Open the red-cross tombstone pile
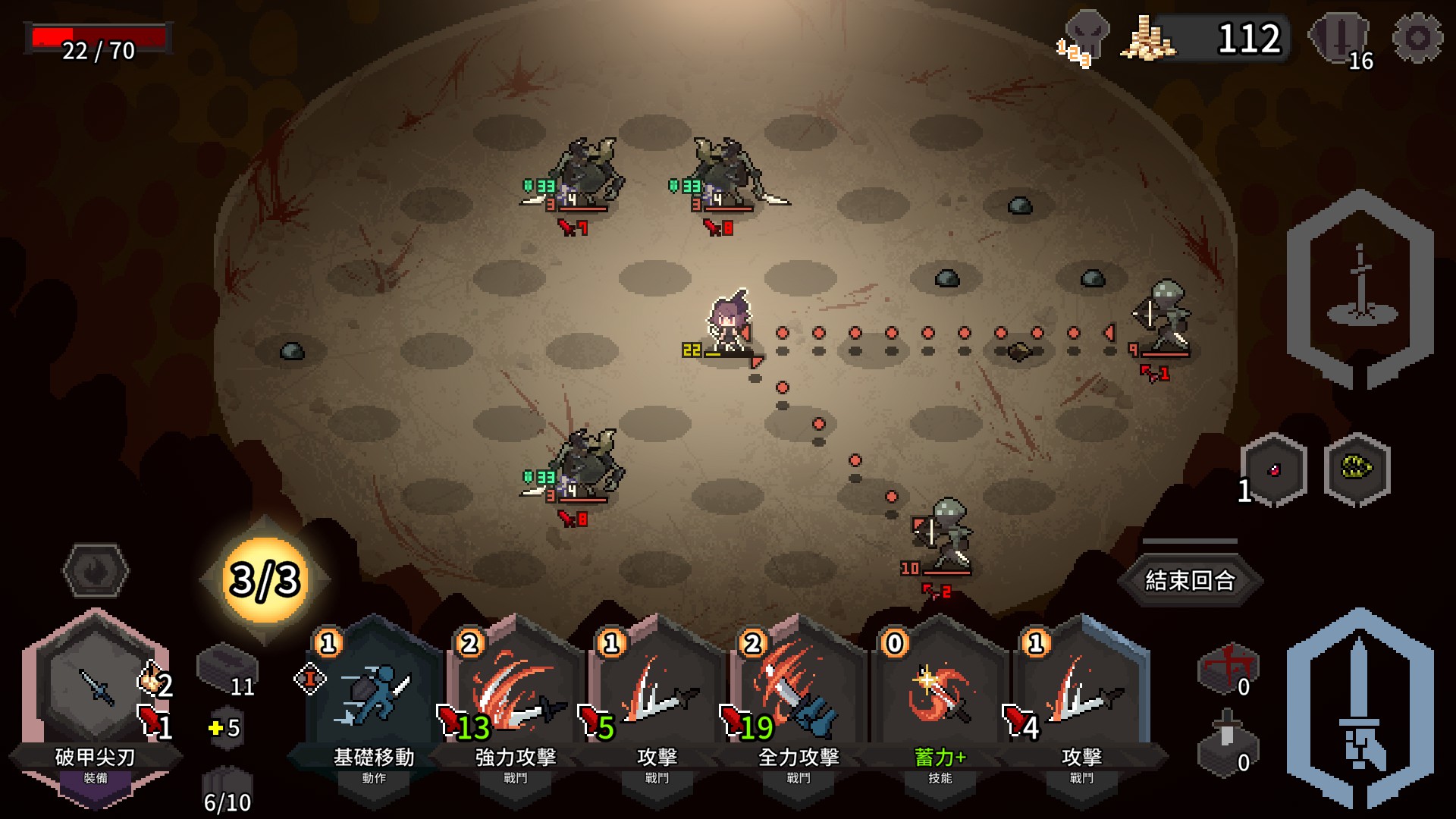Viewport: 1456px width, 819px height. 1227,667
